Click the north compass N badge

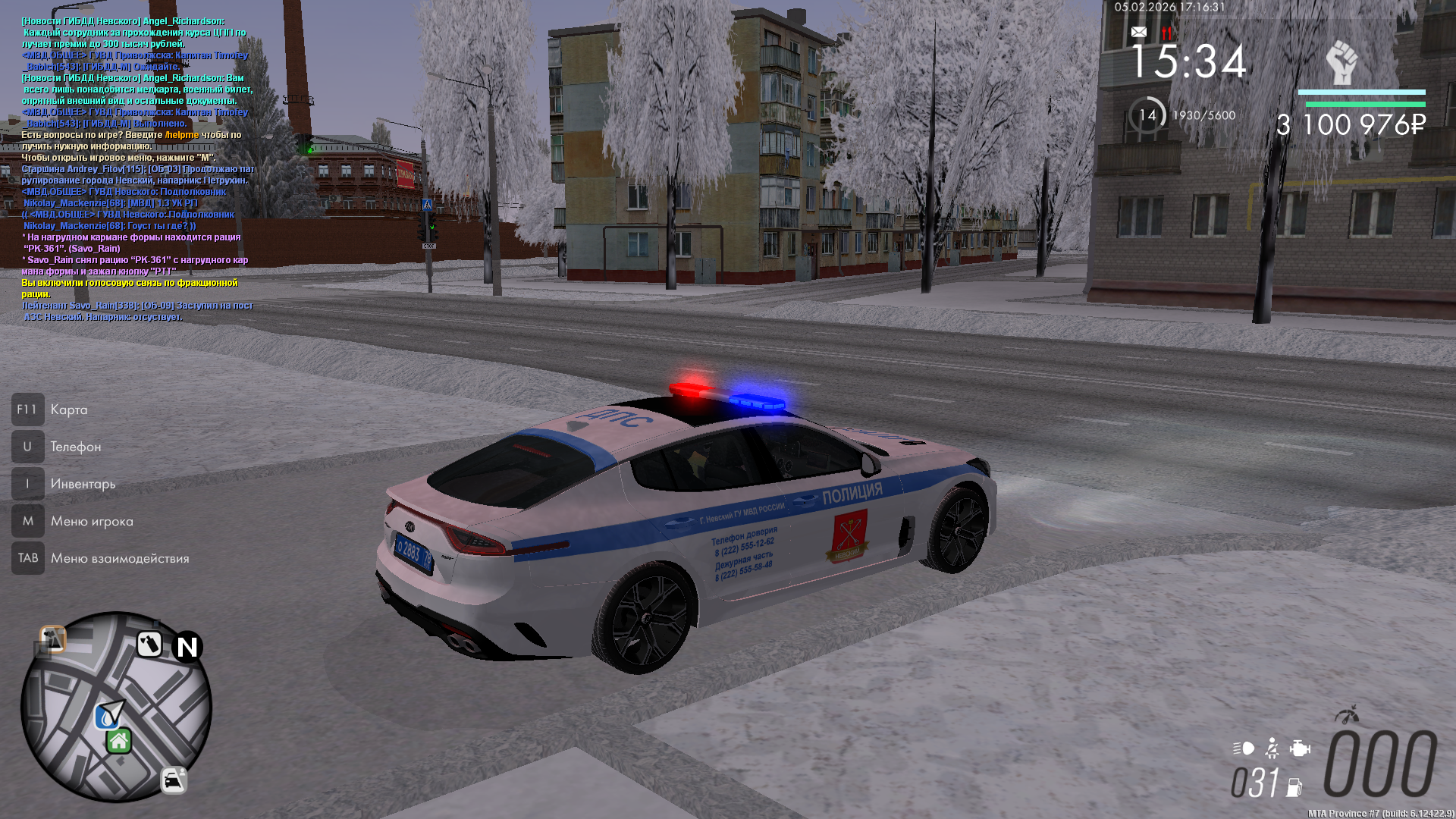coord(187,647)
